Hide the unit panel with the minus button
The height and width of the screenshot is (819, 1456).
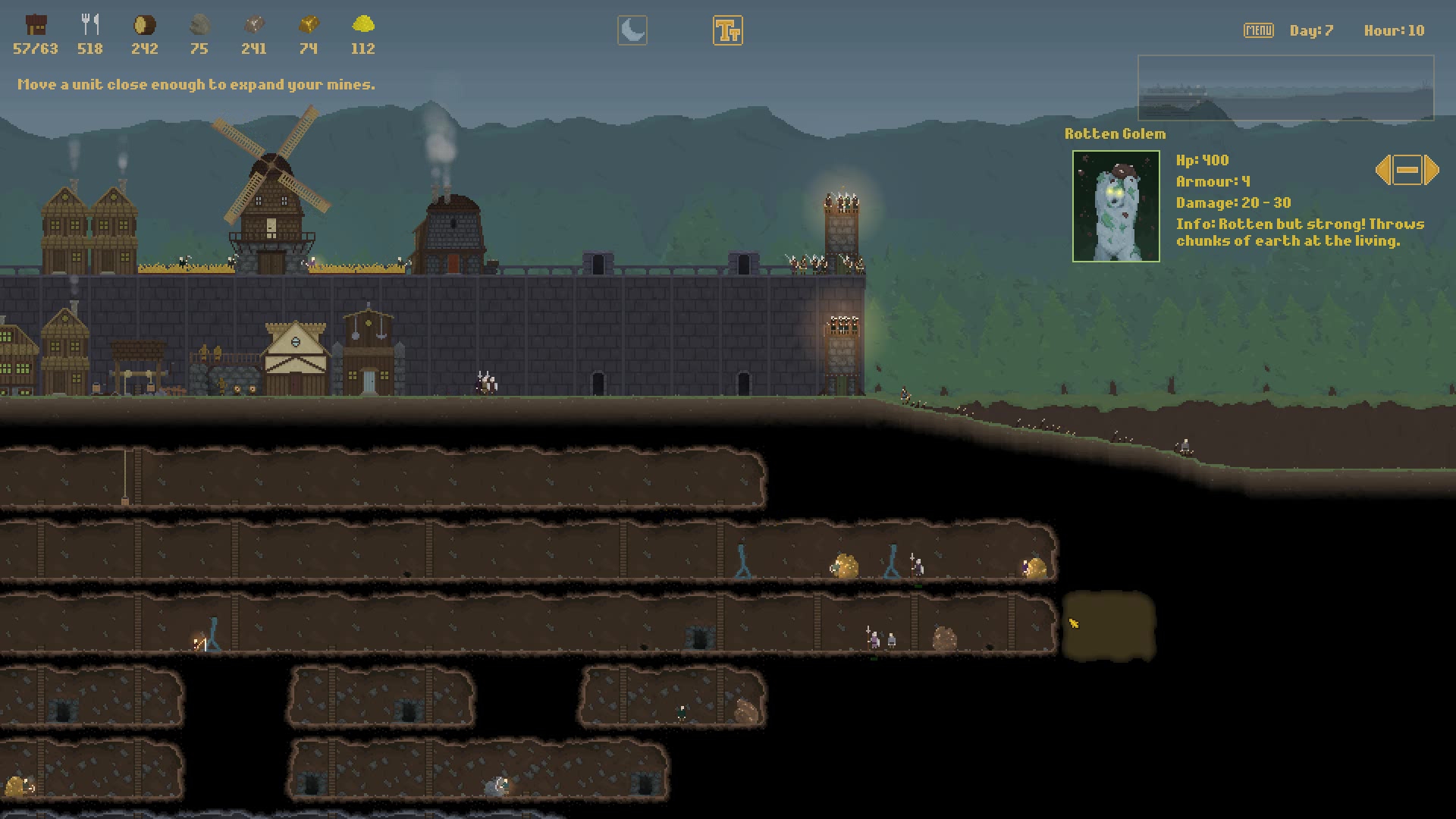pos(1407,170)
